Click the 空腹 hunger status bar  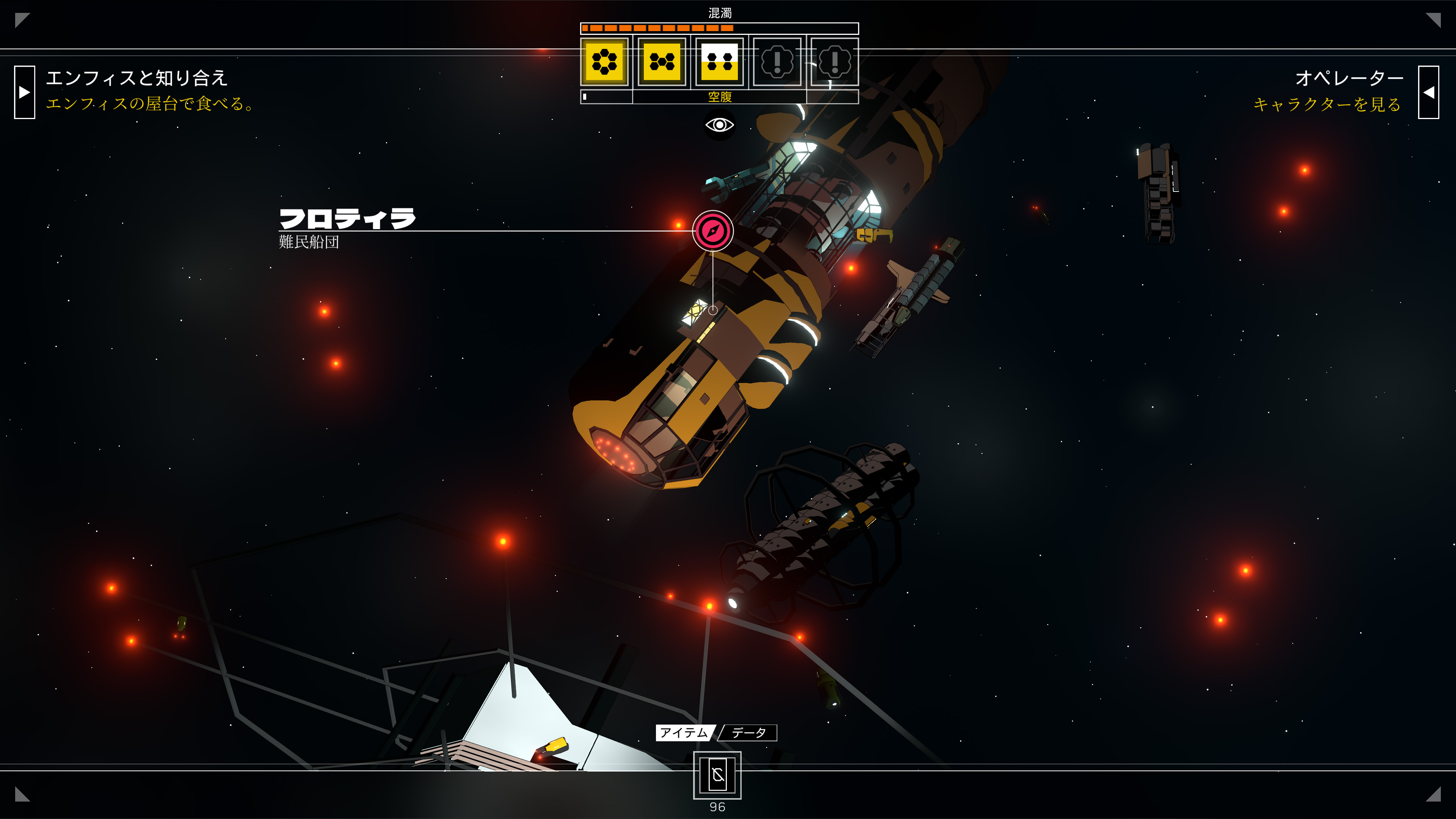click(720, 97)
